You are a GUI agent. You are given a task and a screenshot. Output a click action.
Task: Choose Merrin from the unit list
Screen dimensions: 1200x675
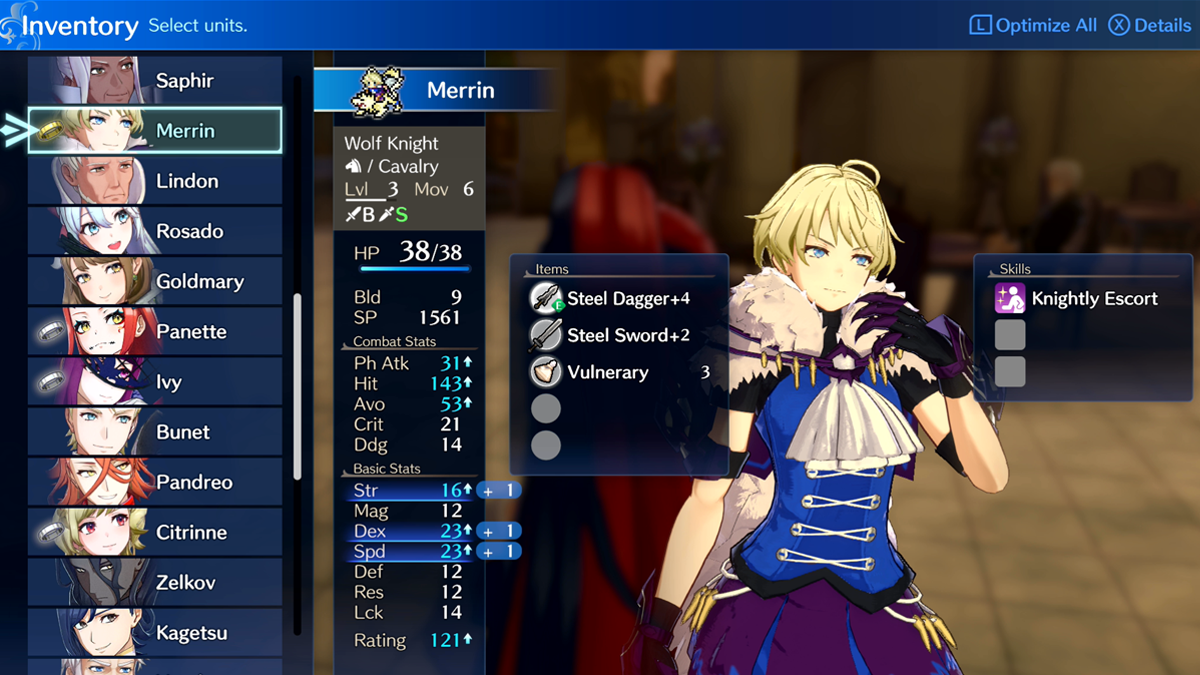pyautogui.click(x=155, y=131)
